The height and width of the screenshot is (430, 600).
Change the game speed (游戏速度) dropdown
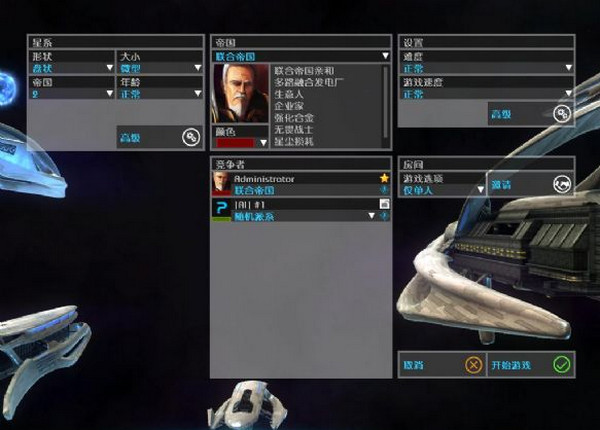(486, 94)
